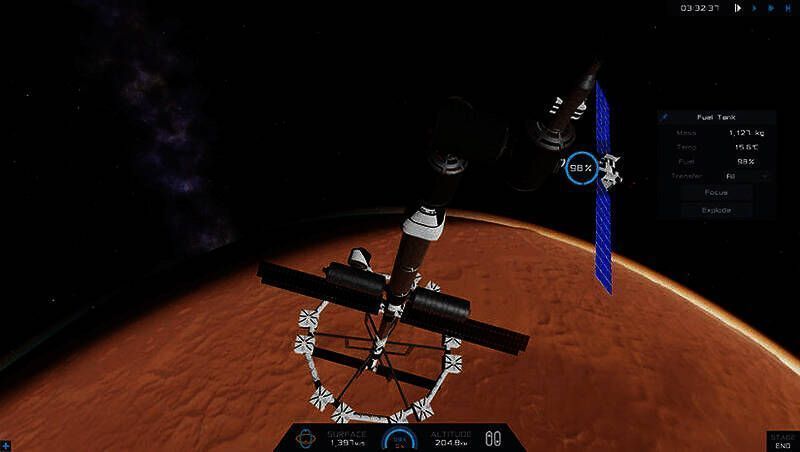The height and width of the screenshot is (452, 800).
Task: Expand the plus button in bottom-left corner
Action: 6,444
